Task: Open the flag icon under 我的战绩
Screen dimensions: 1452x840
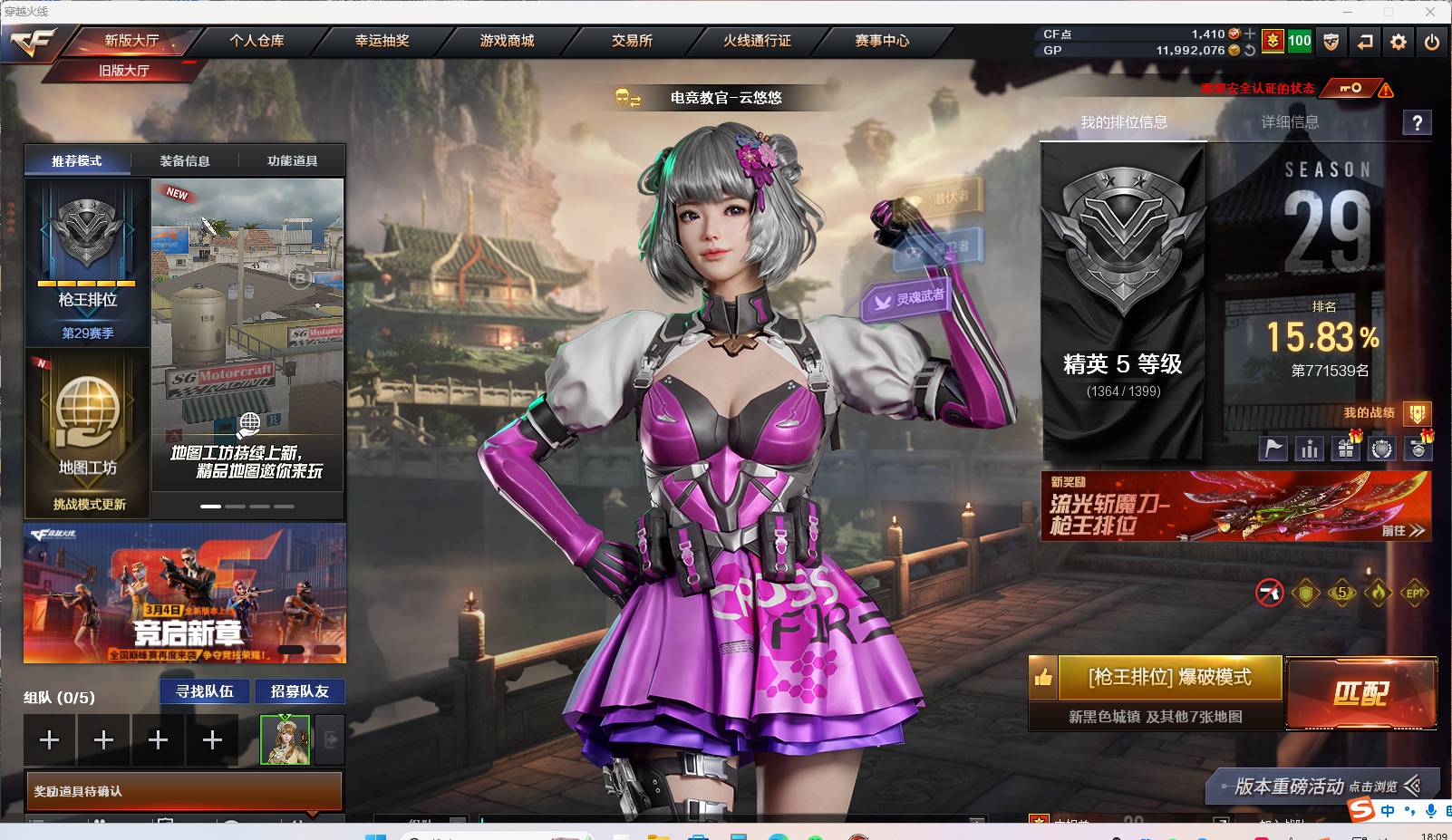Action: tap(1273, 448)
